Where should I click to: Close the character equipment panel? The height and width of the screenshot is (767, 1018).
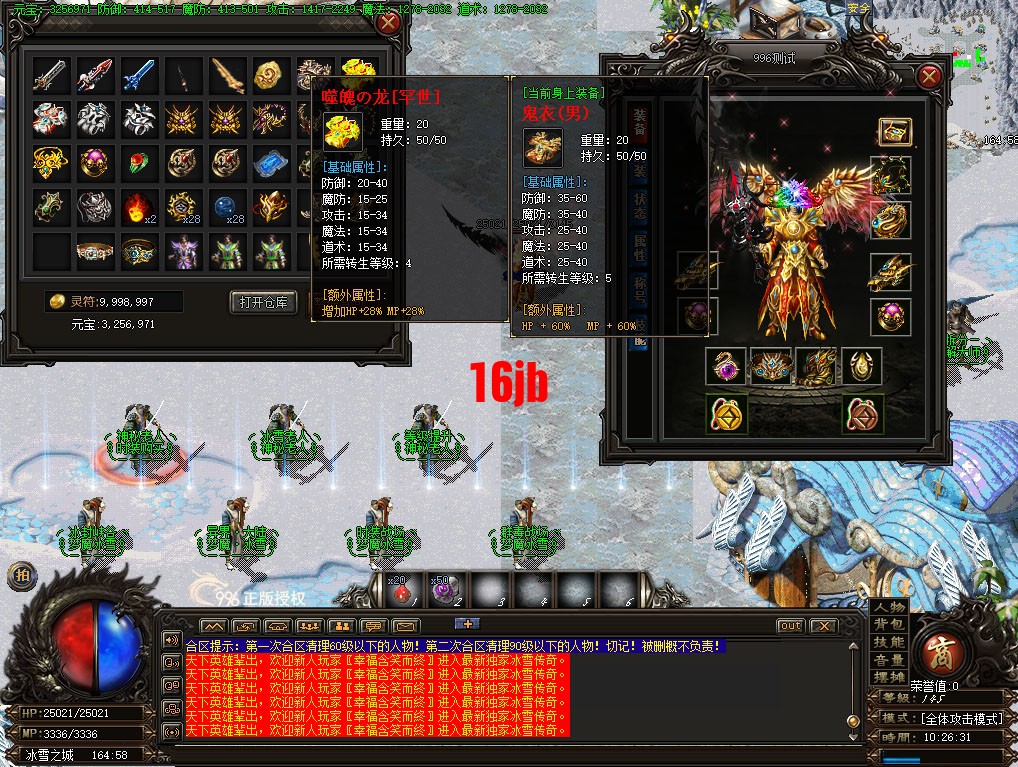point(929,76)
